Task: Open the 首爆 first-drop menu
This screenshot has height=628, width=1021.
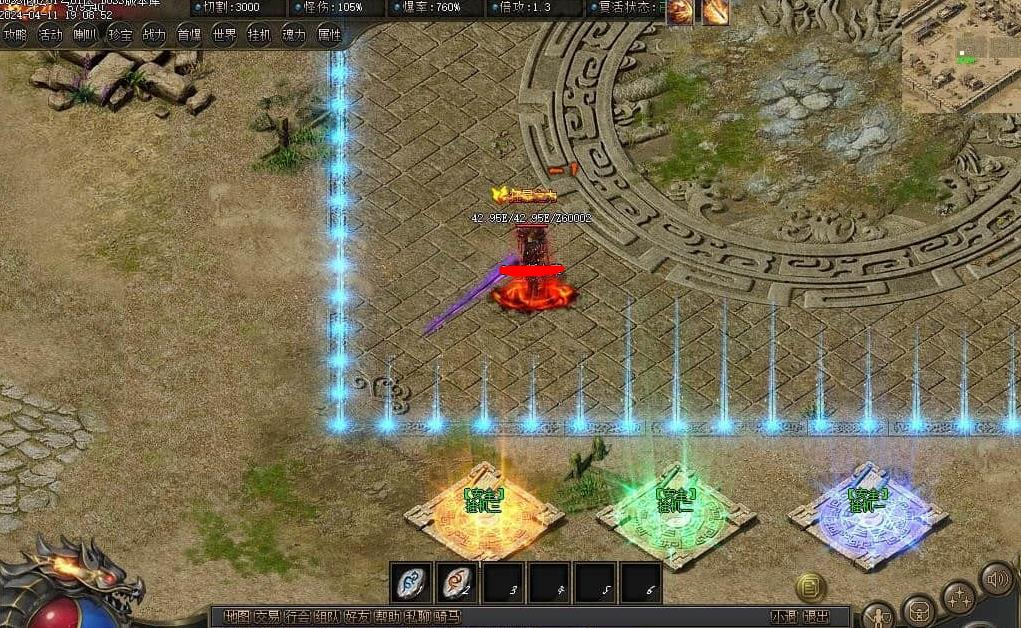Action: coord(189,35)
